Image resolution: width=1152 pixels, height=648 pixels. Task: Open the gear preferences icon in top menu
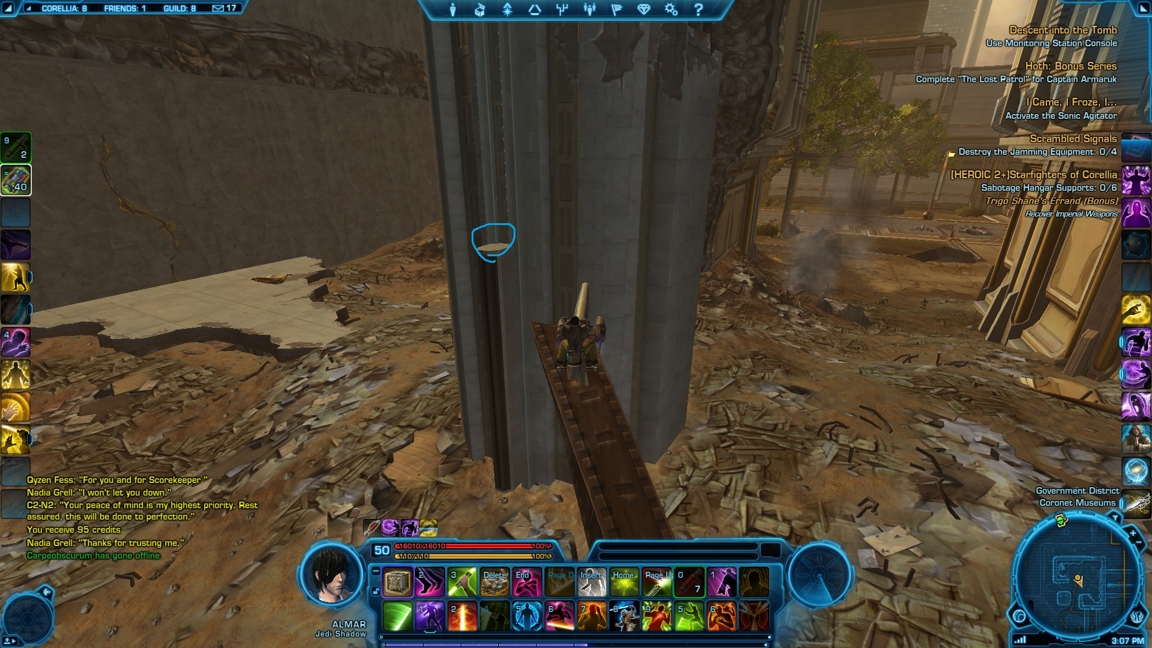click(x=671, y=10)
